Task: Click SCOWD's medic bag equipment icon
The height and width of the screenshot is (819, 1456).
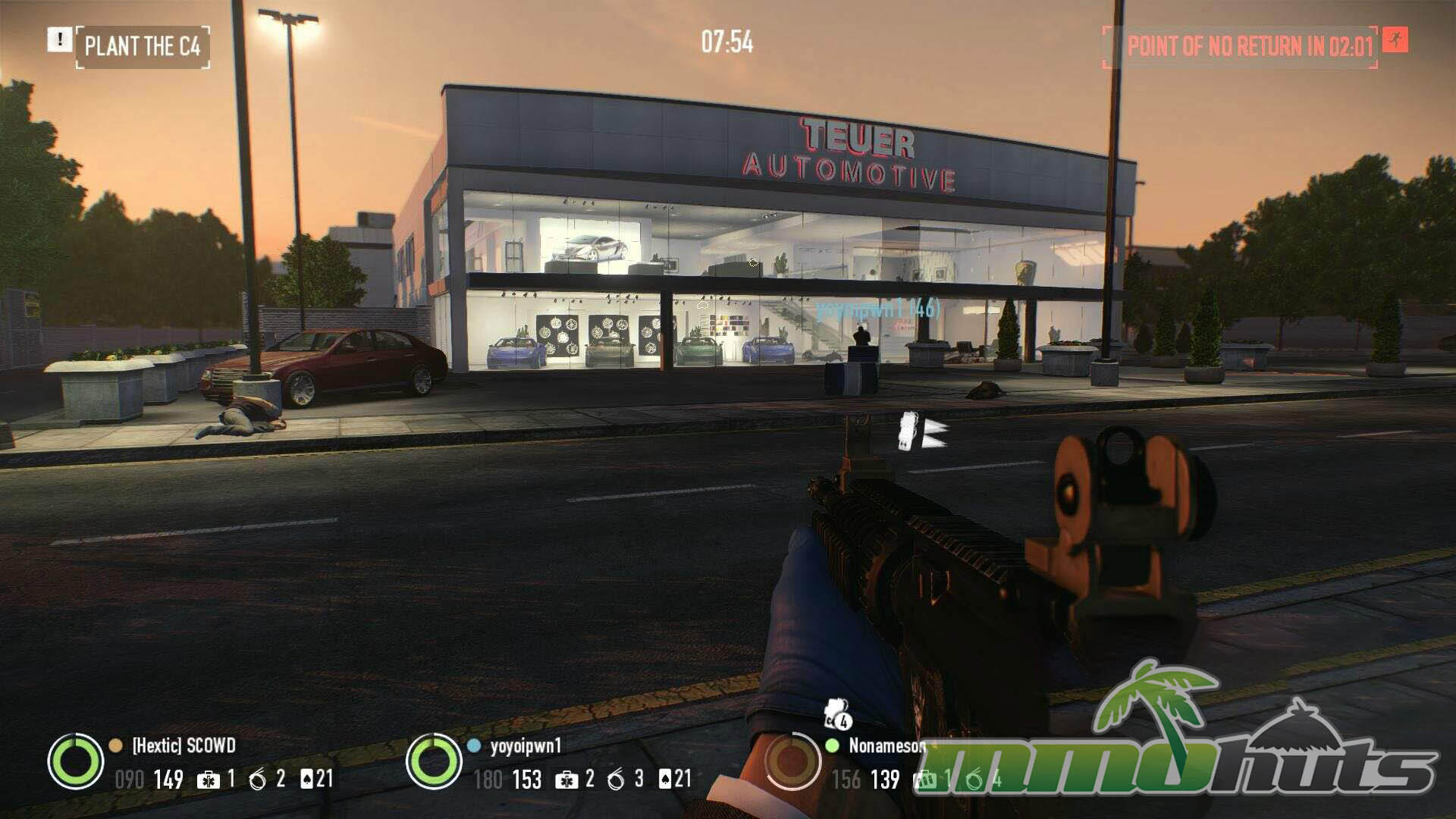Action: tap(208, 780)
